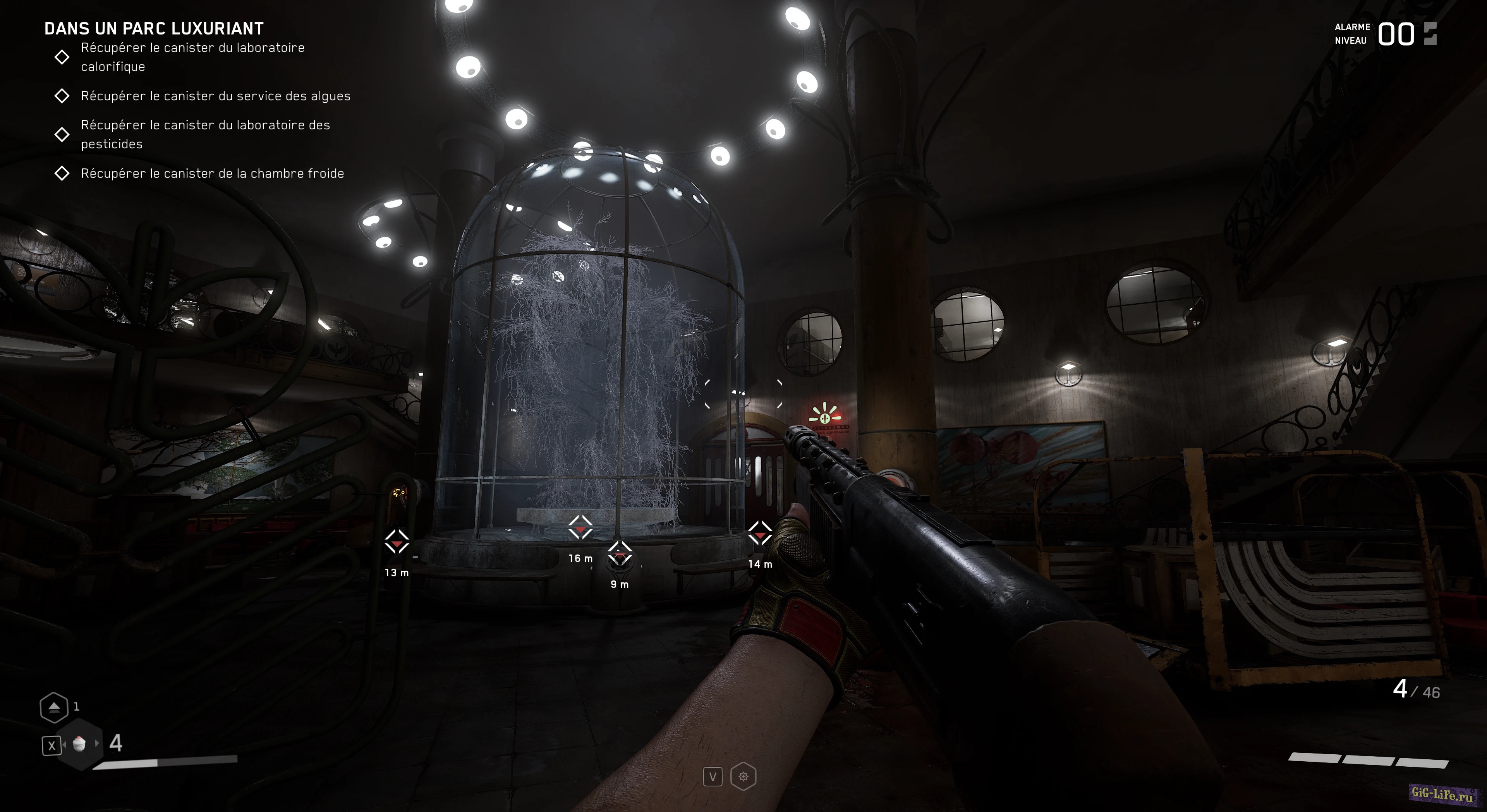Image resolution: width=1487 pixels, height=812 pixels.
Task: Click the waypoint marker labeled 9 m
Action: [620, 555]
